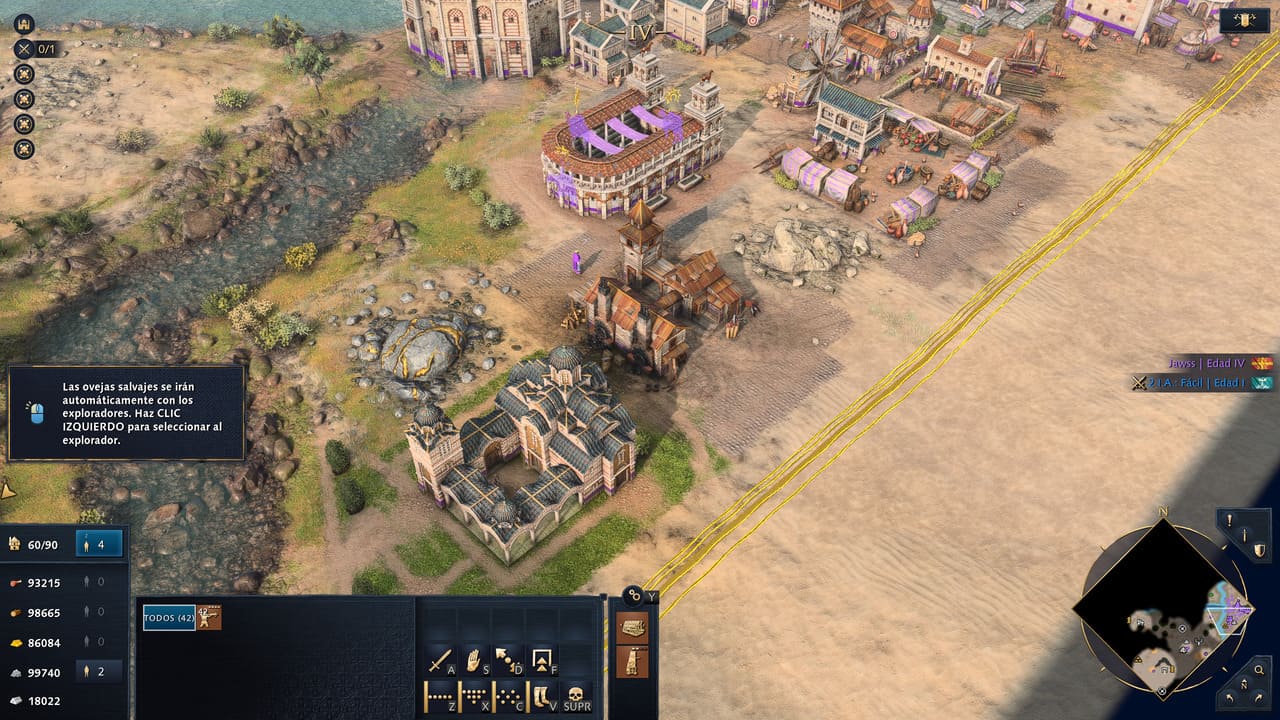Set the staggered spread formation
1280x720 pixels.
[x=507, y=694]
